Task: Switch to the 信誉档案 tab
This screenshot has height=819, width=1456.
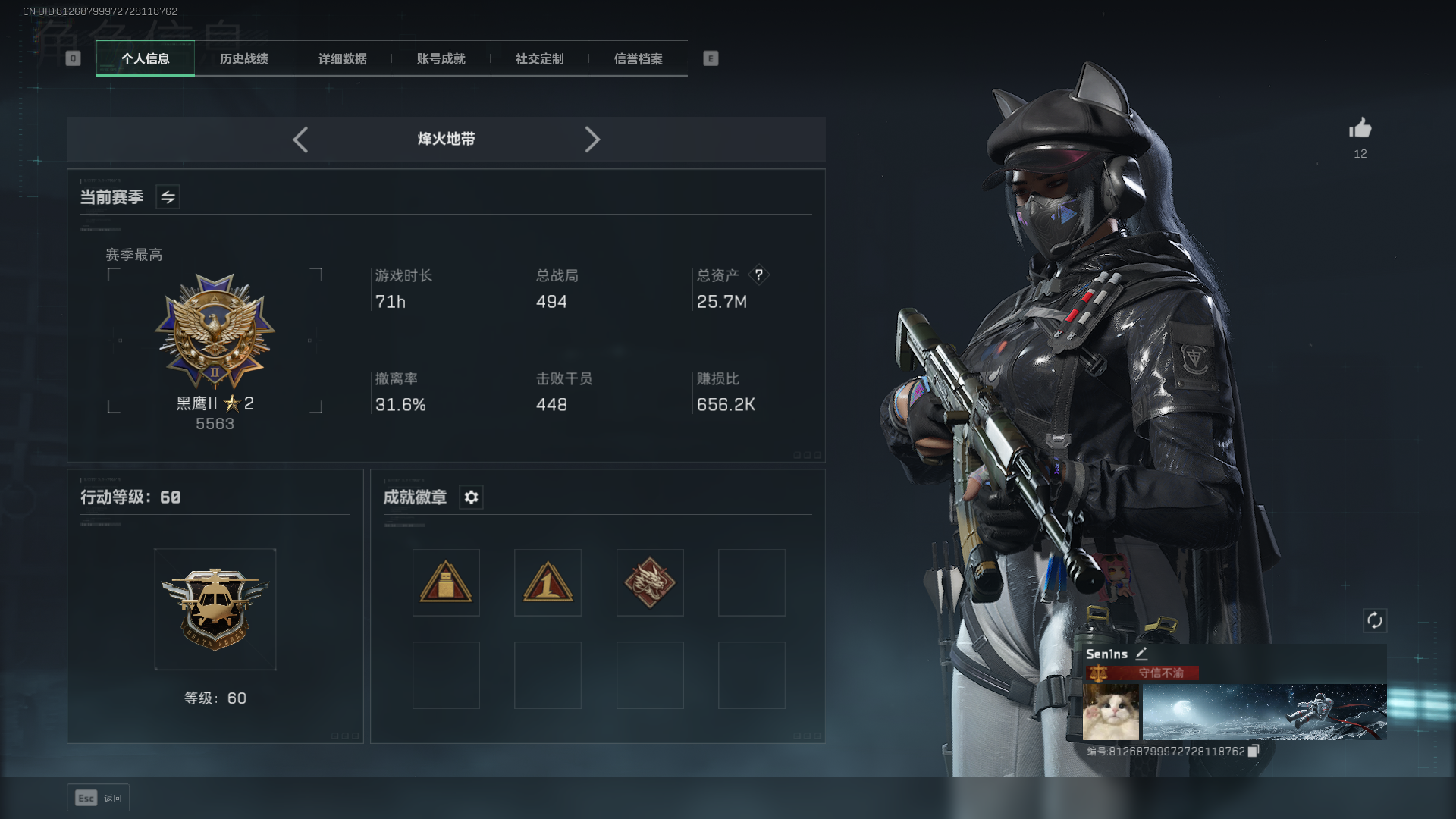Action: 638,58
